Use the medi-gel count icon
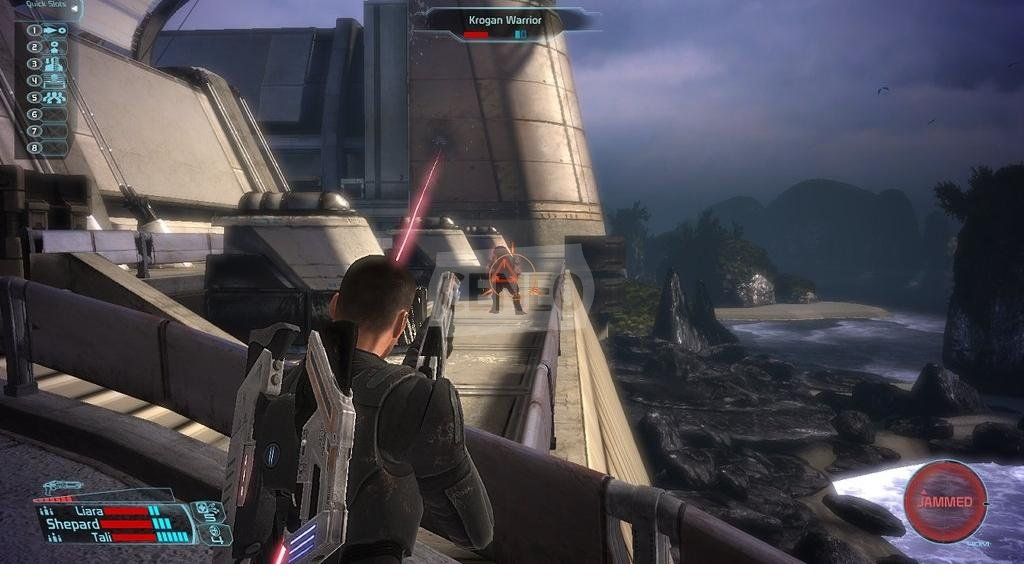The height and width of the screenshot is (585, 1024). 214,534
